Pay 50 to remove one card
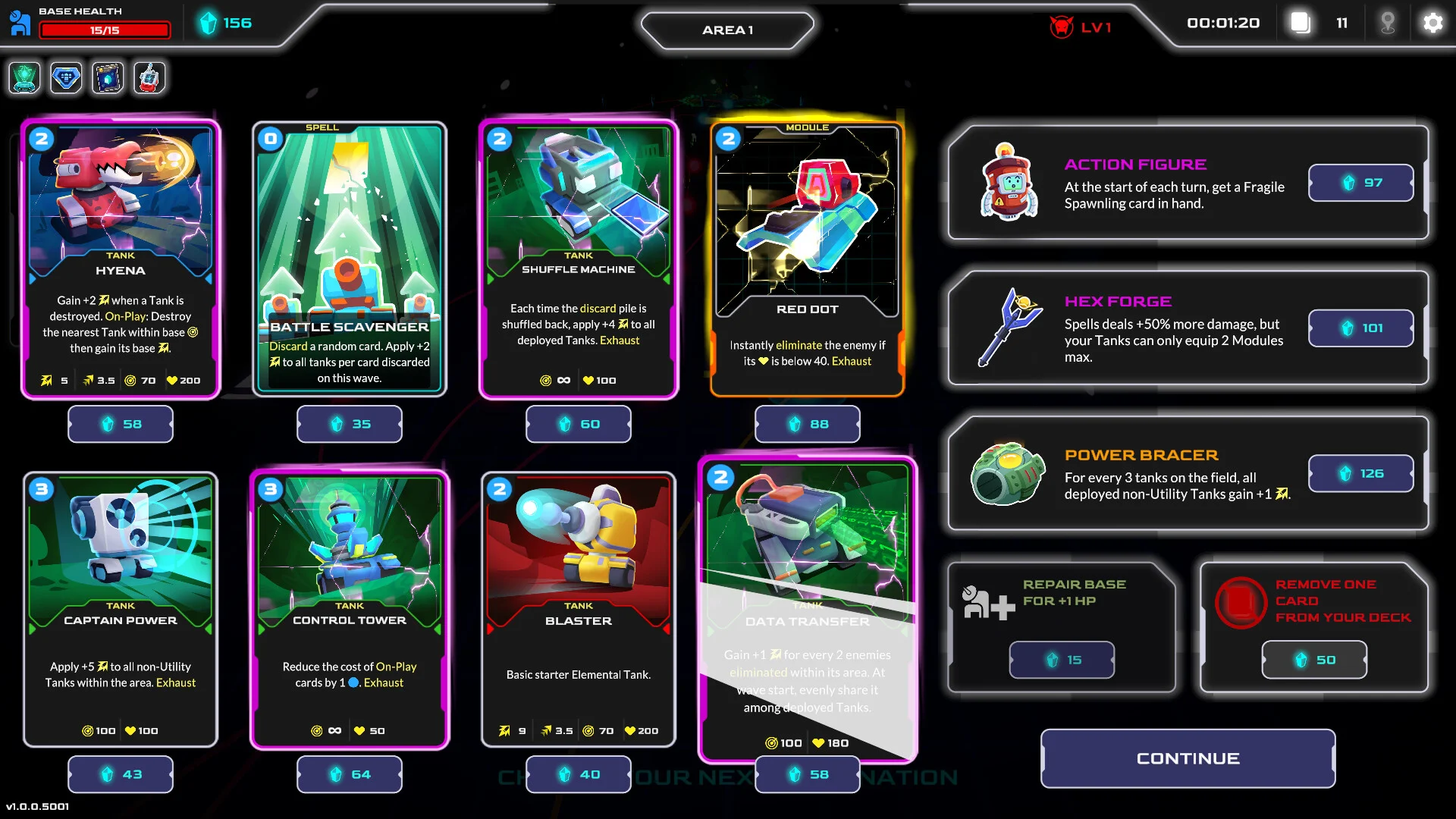This screenshot has height=819, width=1456. tap(1314, 660)
